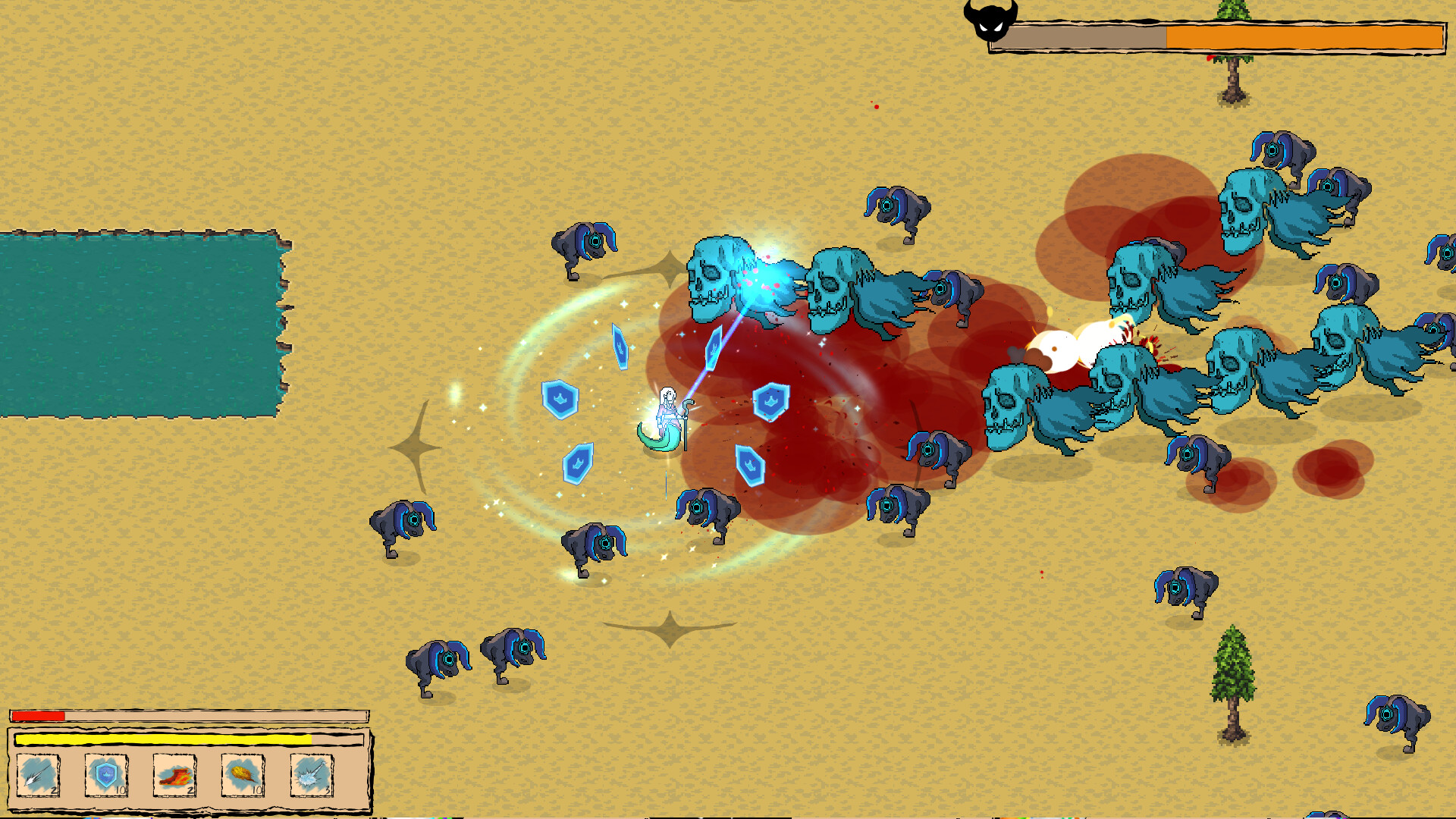The width and height of the screenshot is (1456, 819).
Task: Click the red player health bar
Action: point(38,714)
